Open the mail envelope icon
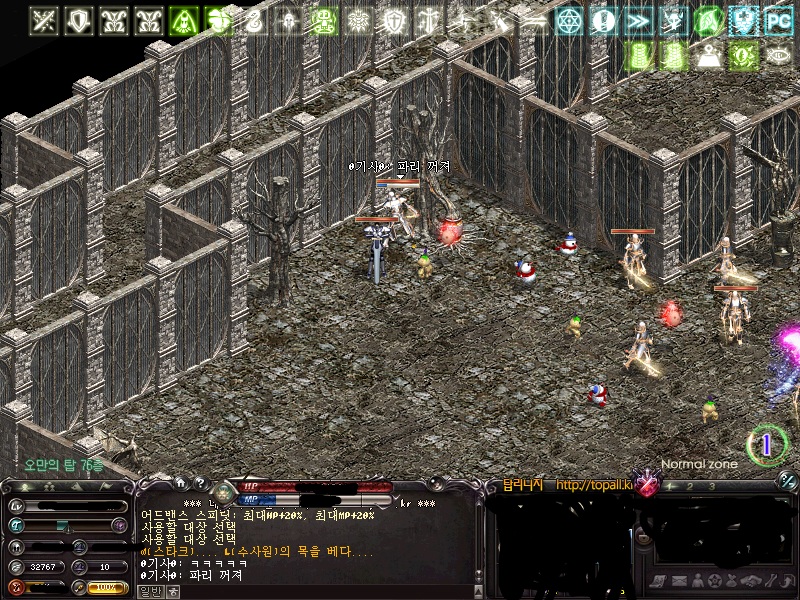The height and width of the screenshot is (600, 800). pyautogui.click(x=678, y=581)
